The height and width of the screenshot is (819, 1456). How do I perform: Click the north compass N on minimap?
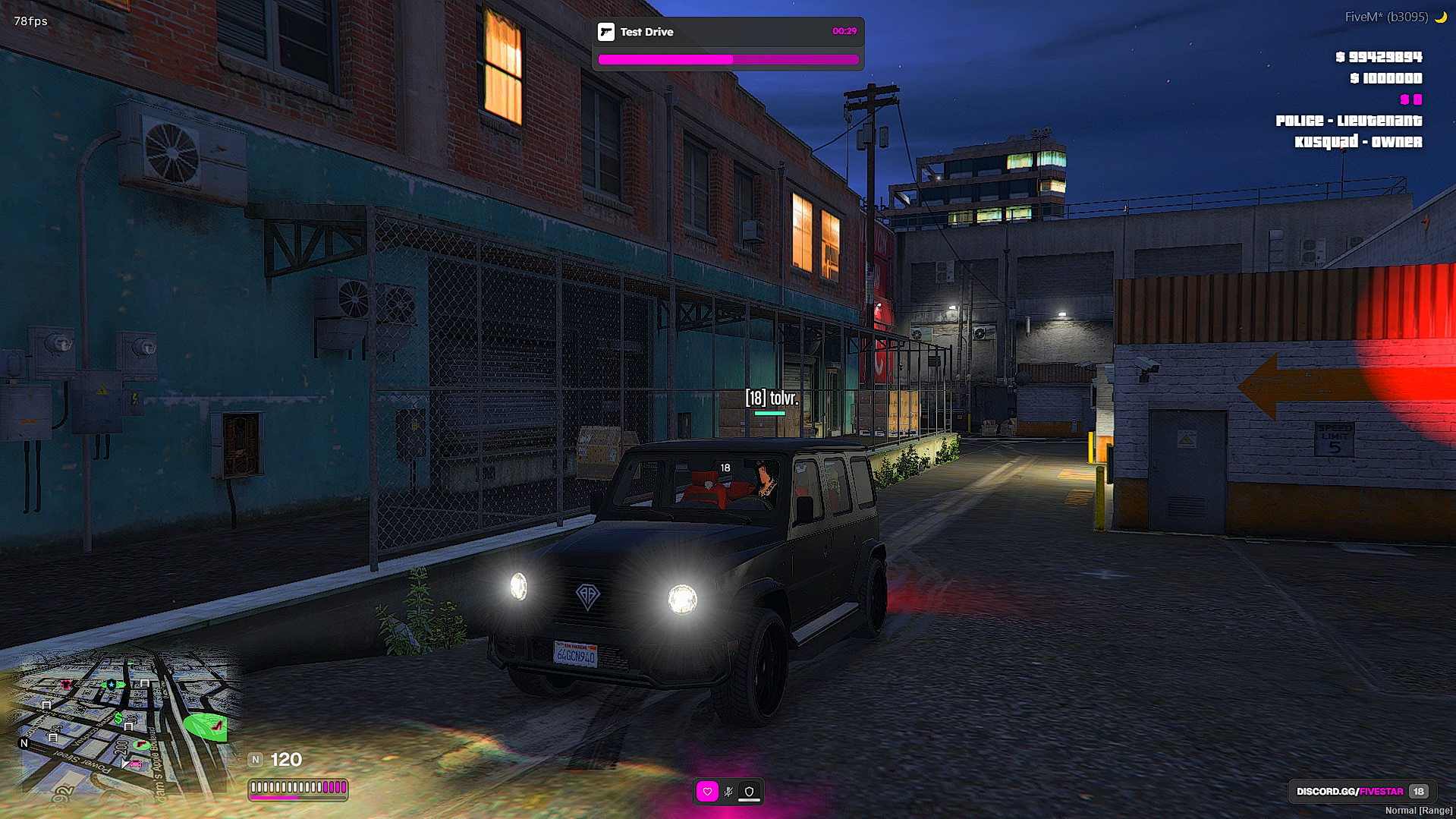coord(24,743)
